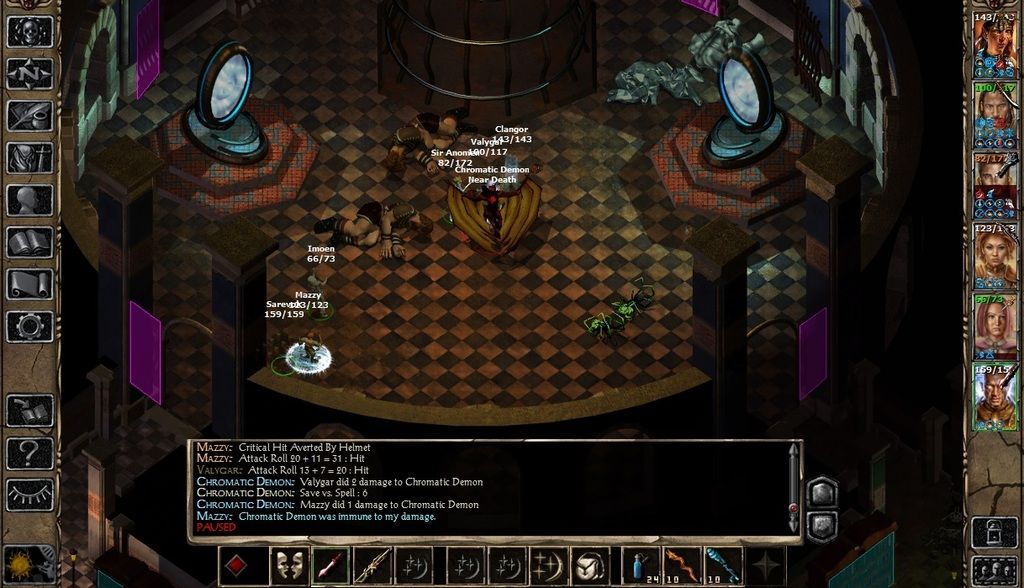Use the orange wand quick item

click(x=682, y=566)
